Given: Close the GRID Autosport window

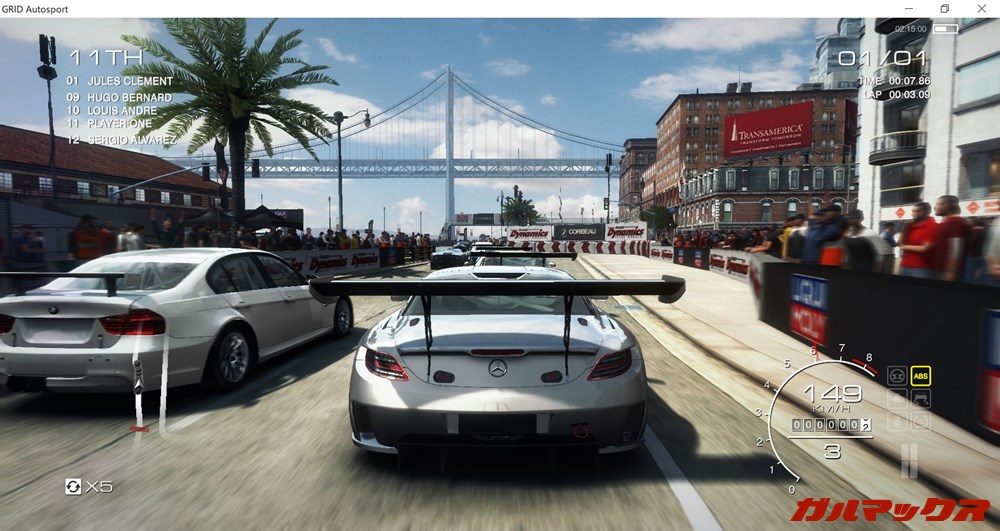Looking at the screenshot, I should pyautogui.click(x=981, y=9).
